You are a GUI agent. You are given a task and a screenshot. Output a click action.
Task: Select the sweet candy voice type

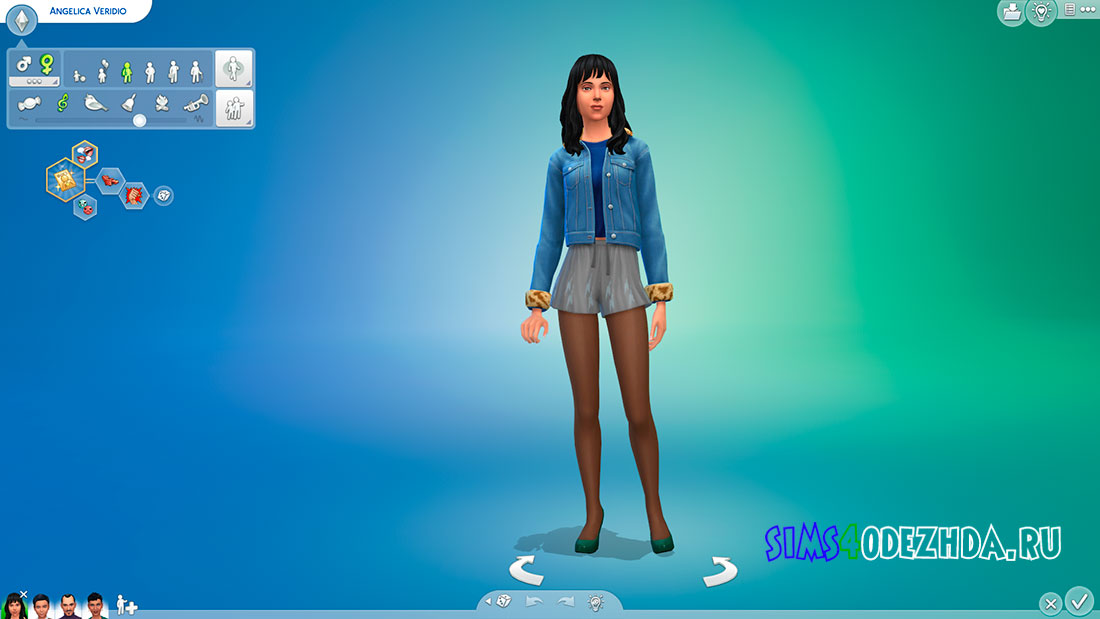tap(29, 102)
